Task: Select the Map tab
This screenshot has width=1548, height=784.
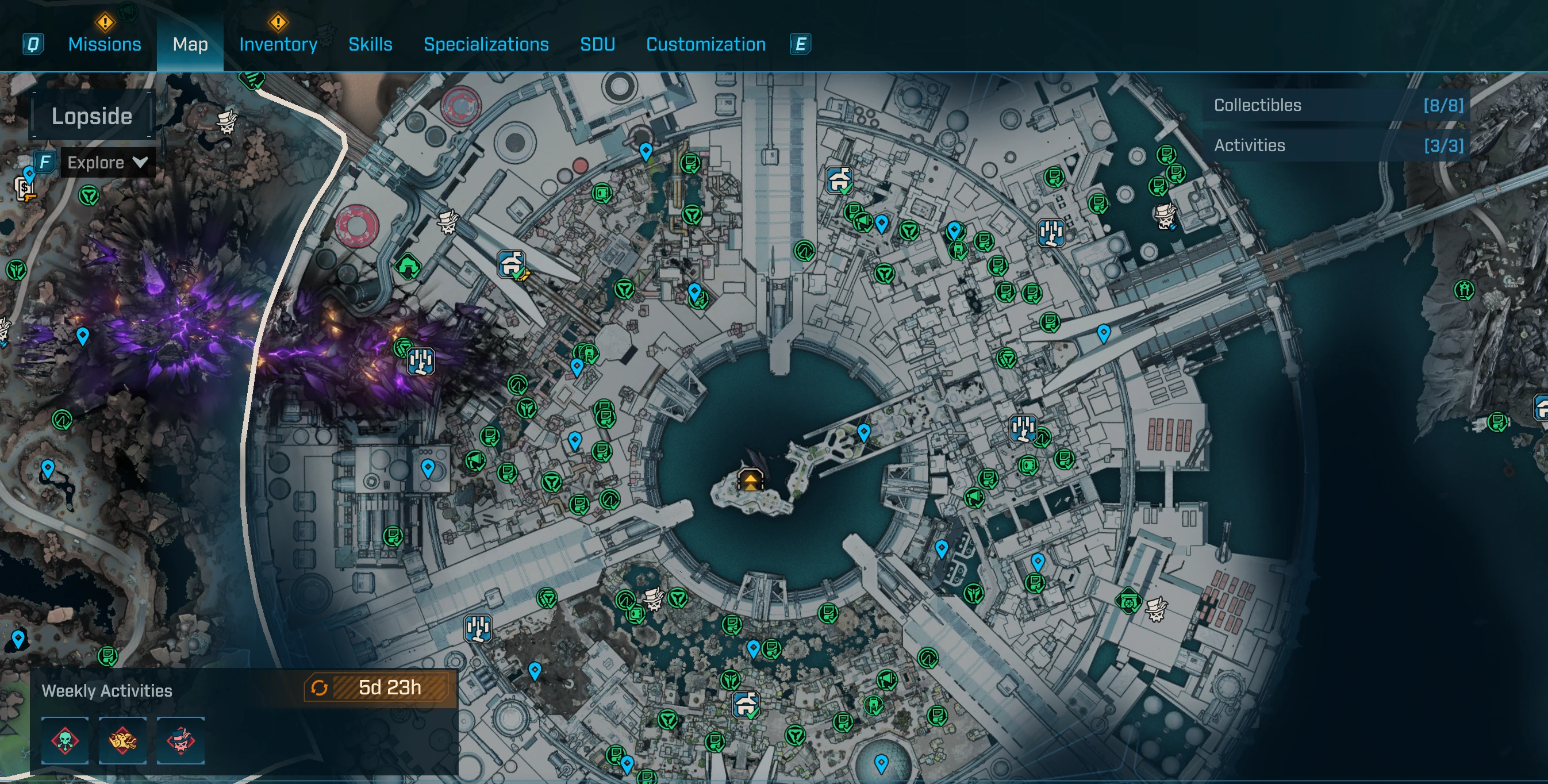Action: coord(190,44)
